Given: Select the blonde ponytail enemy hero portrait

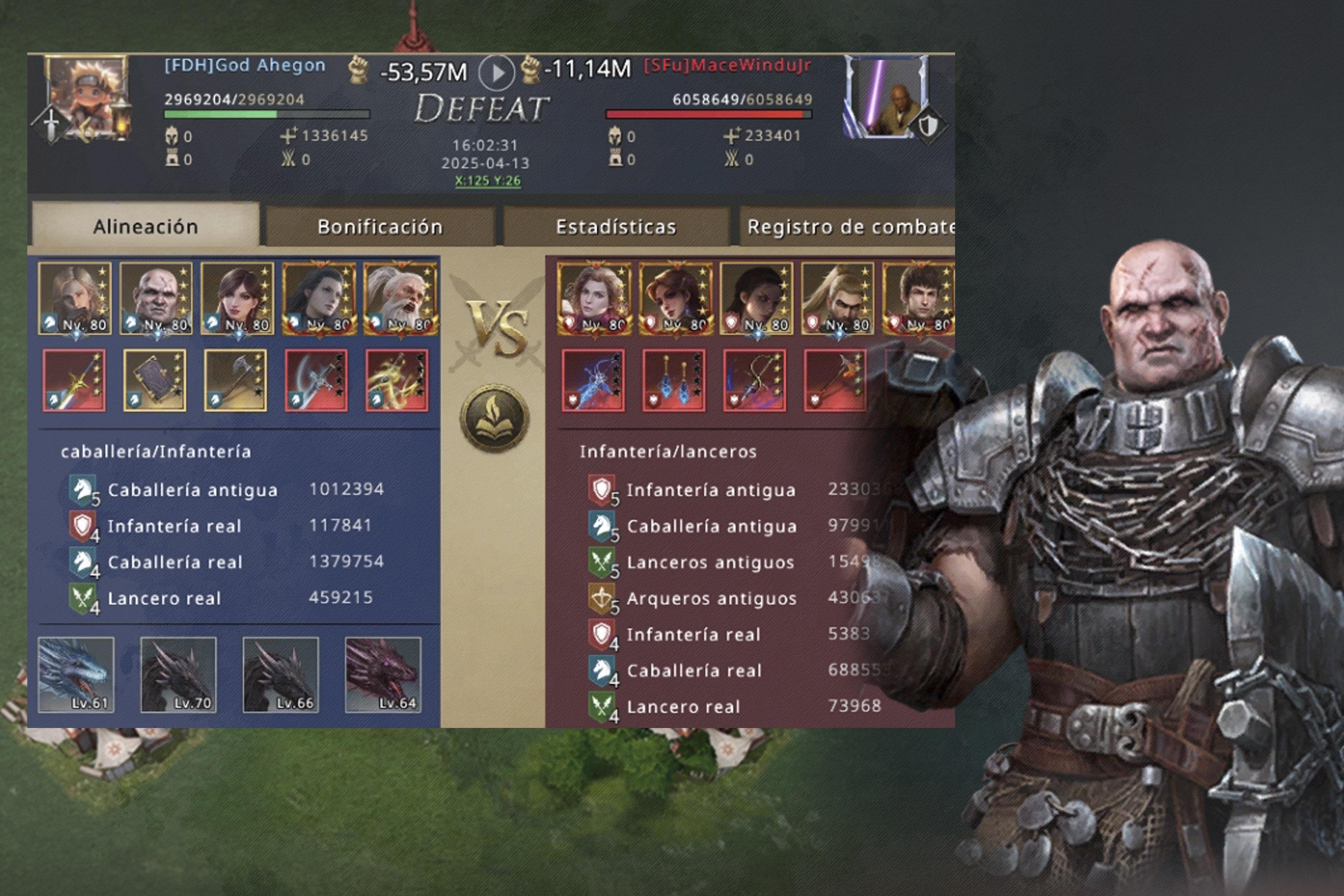Looking at the screenshot, I should [x=837, y=298].
